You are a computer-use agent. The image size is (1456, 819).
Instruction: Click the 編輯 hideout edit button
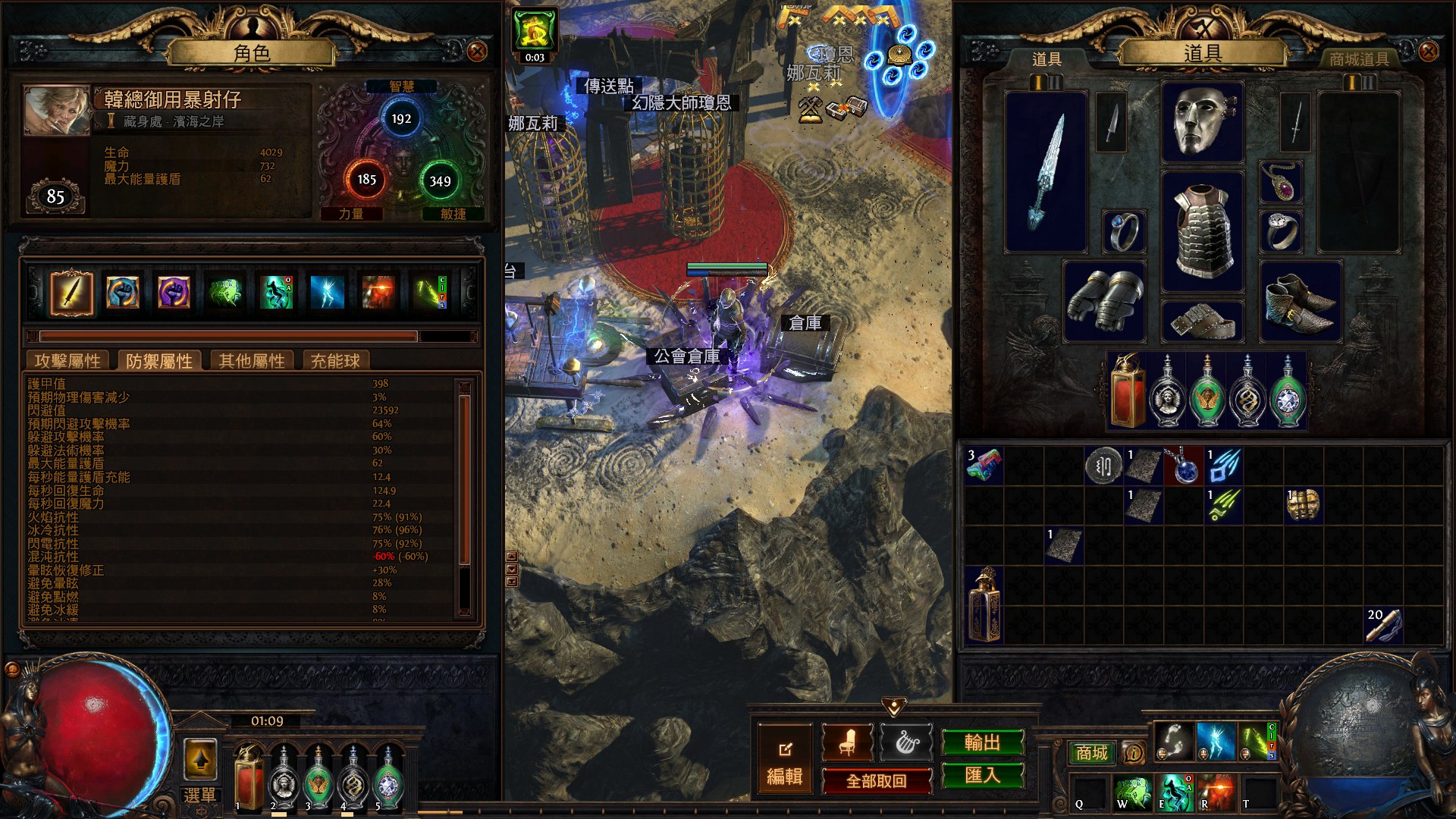(785, 759)
